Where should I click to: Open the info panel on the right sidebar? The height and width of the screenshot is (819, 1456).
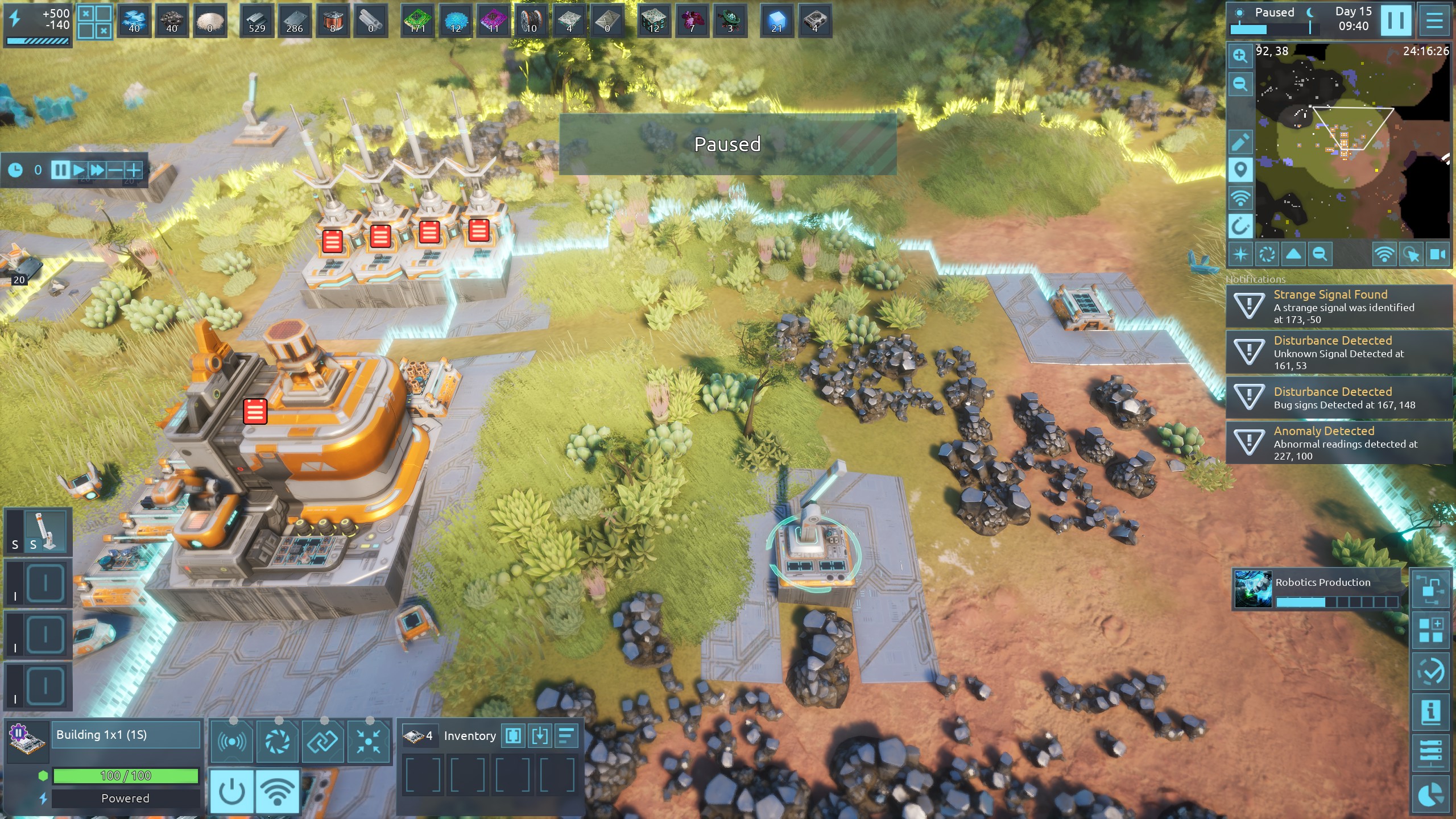(1430, 712)
